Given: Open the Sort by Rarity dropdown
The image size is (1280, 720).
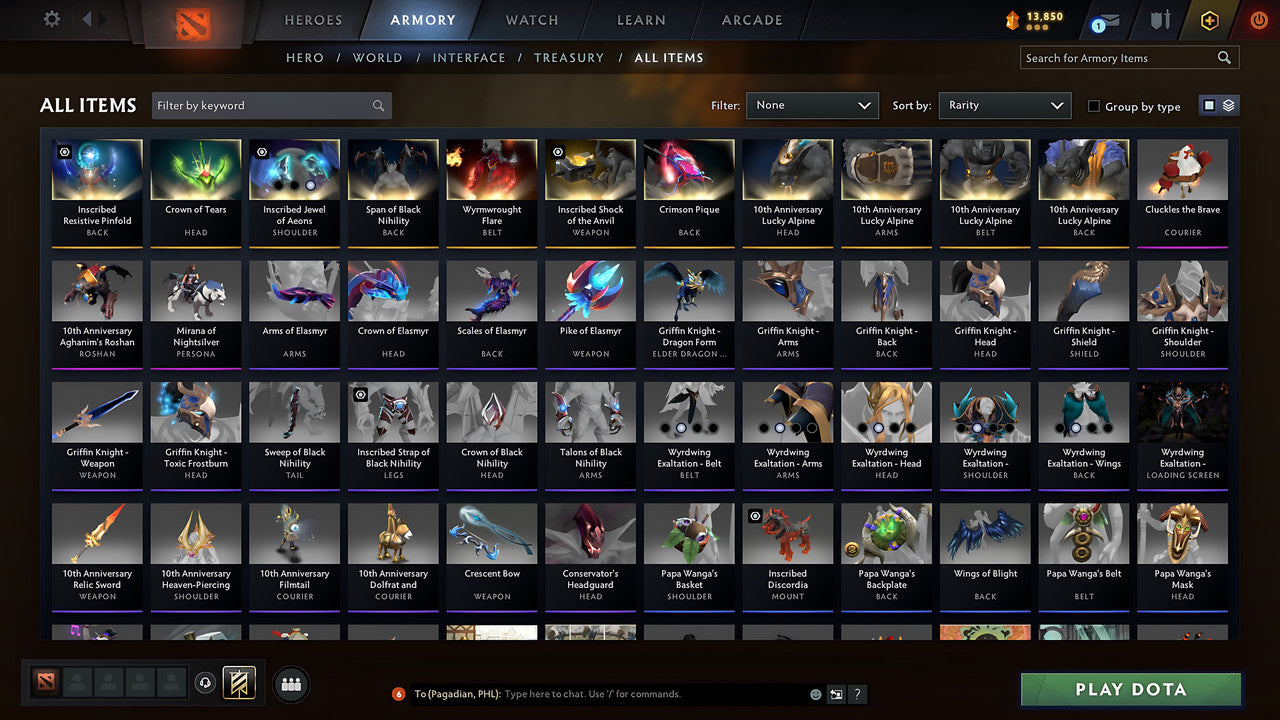Looking at the screenshot, I should pyautogui.click(x=1004, y=105).
